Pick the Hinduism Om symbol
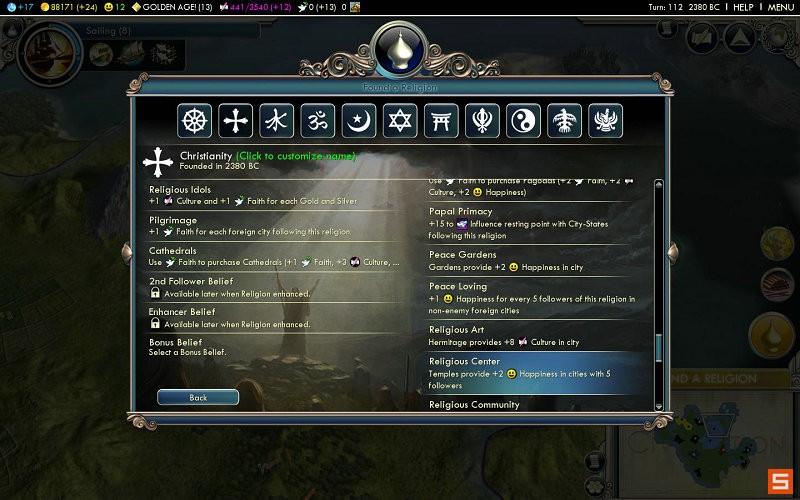Image resolution: width=800 pixels, height=500 pixels. pos(318,121)
